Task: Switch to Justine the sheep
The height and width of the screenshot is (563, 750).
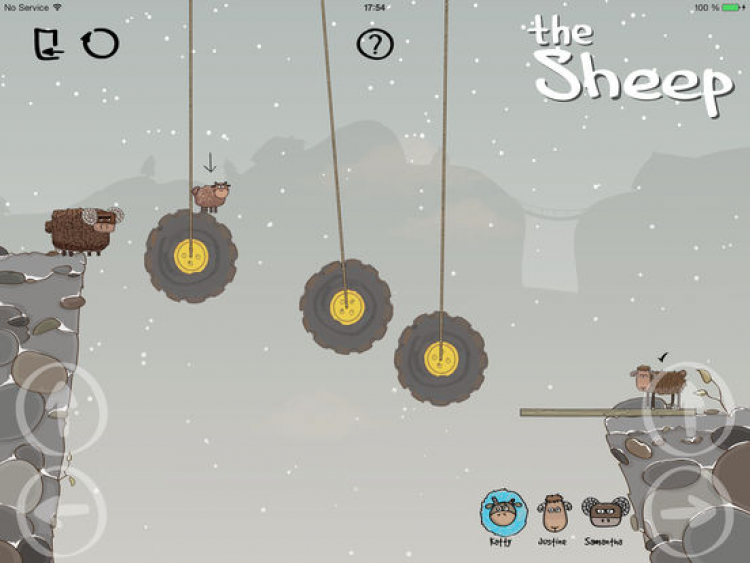Action: click(553, 513)
